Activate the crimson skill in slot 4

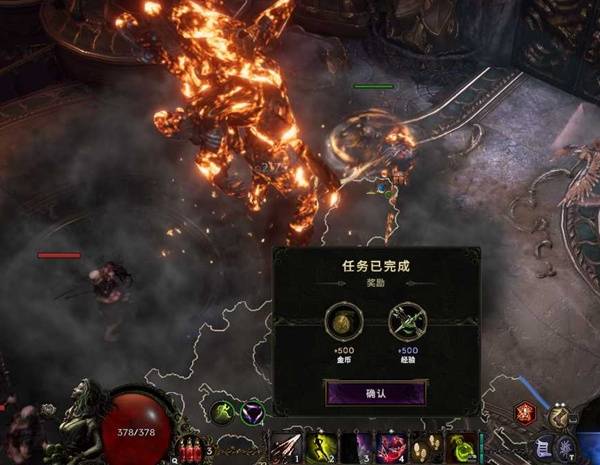click(x=390, y=447)
